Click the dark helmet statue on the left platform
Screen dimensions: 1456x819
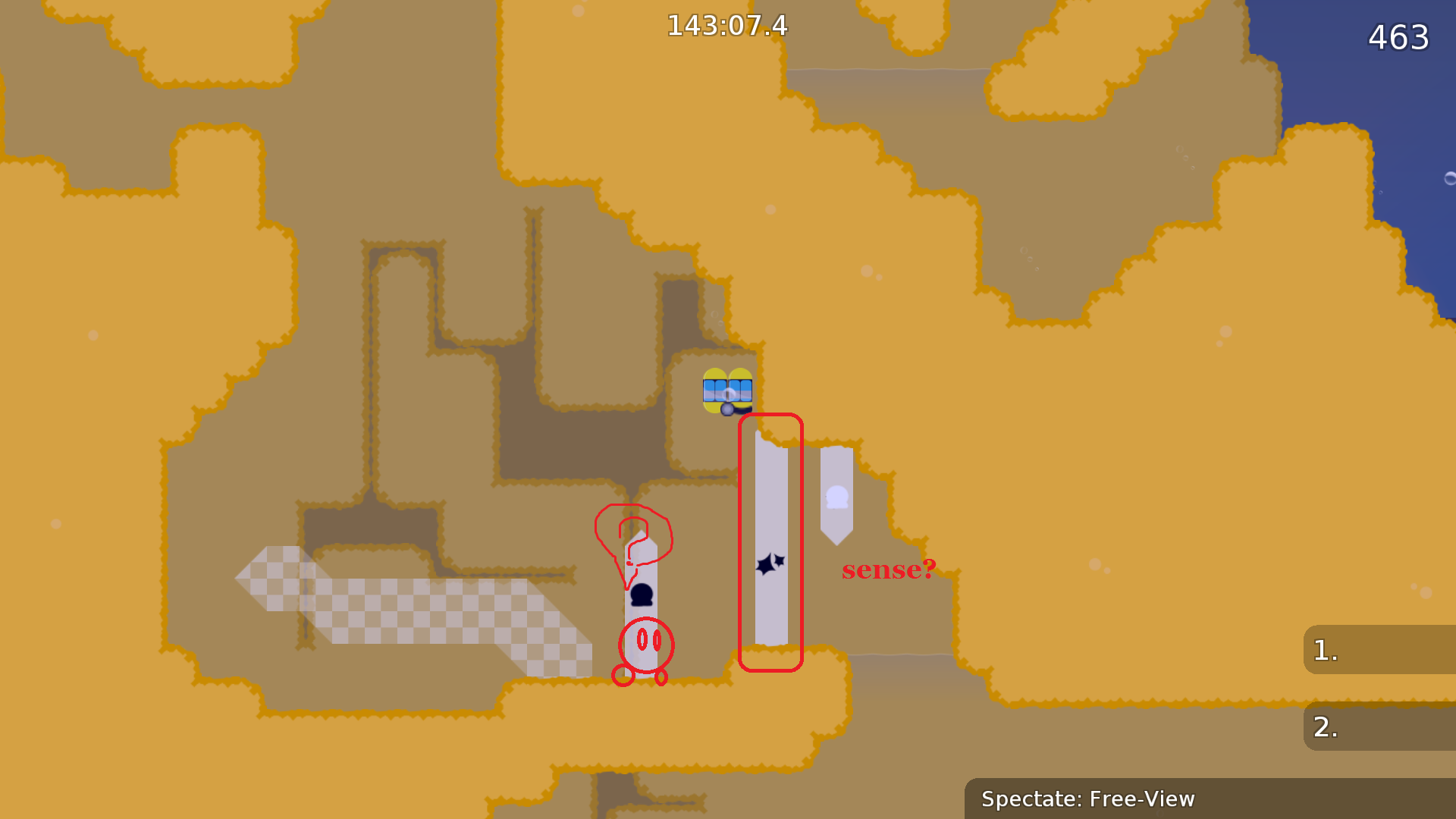642,595
